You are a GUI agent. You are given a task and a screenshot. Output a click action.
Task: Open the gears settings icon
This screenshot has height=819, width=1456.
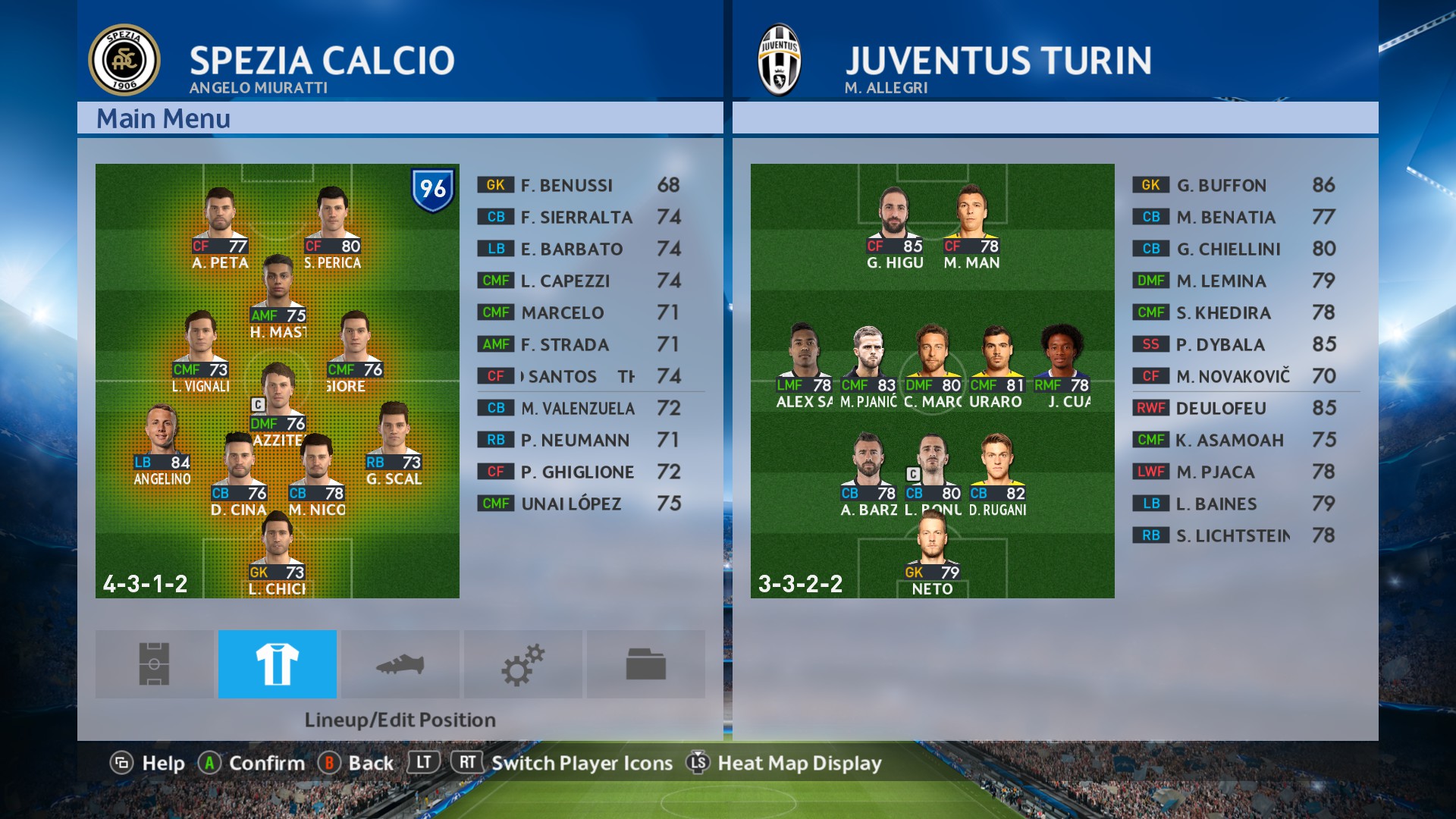pos(523,664)
